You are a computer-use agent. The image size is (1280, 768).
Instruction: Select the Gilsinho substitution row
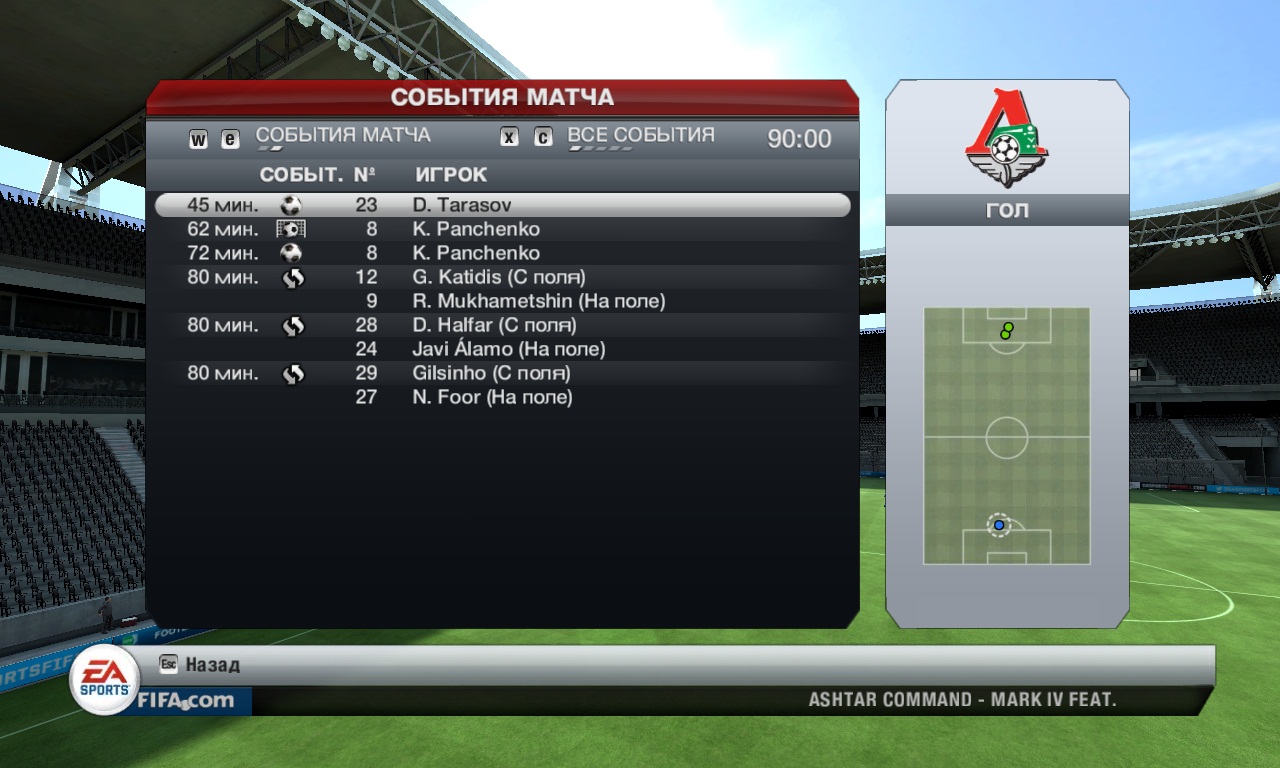[502, 373]
